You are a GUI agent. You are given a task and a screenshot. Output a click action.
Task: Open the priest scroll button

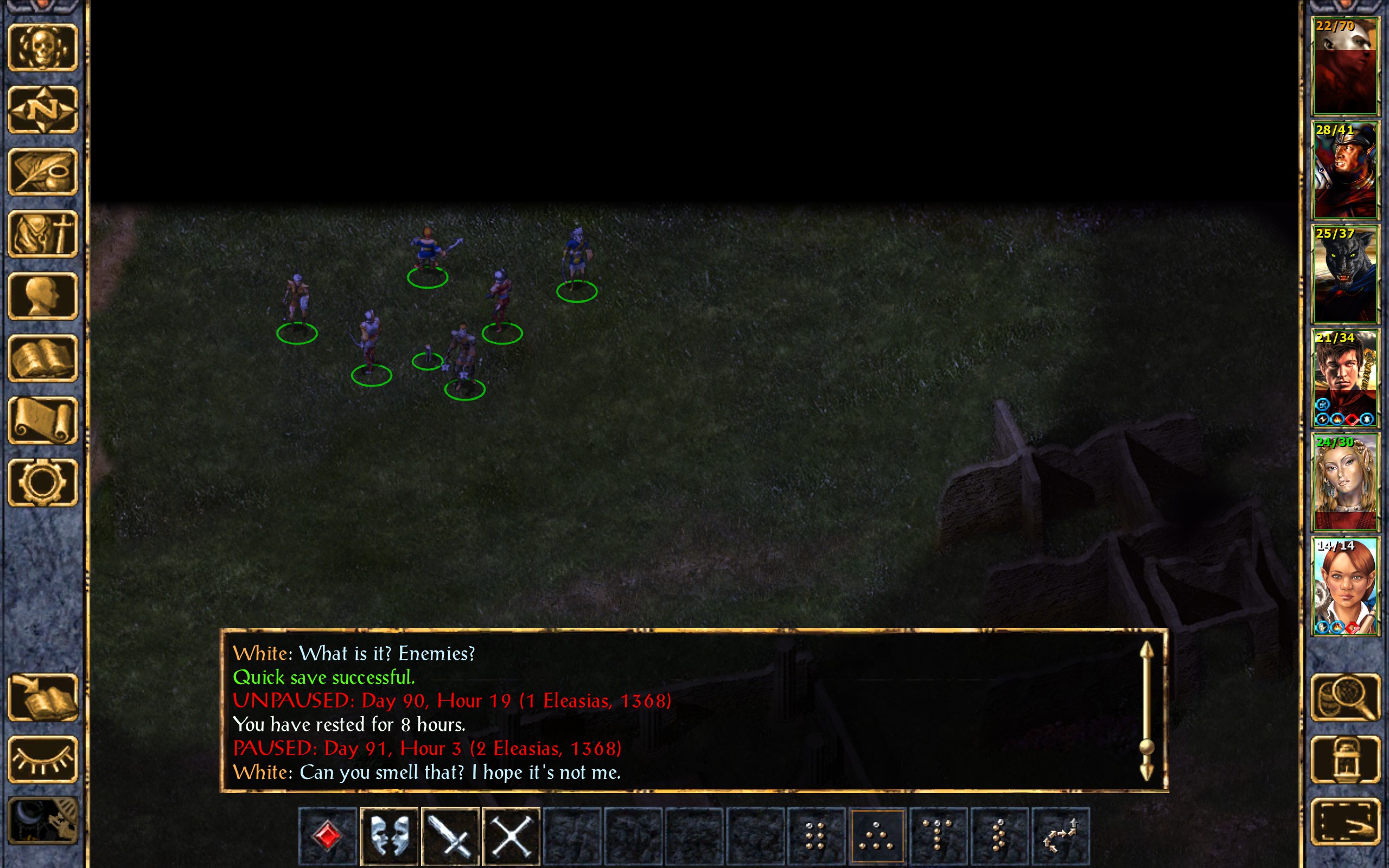point(42,420)
